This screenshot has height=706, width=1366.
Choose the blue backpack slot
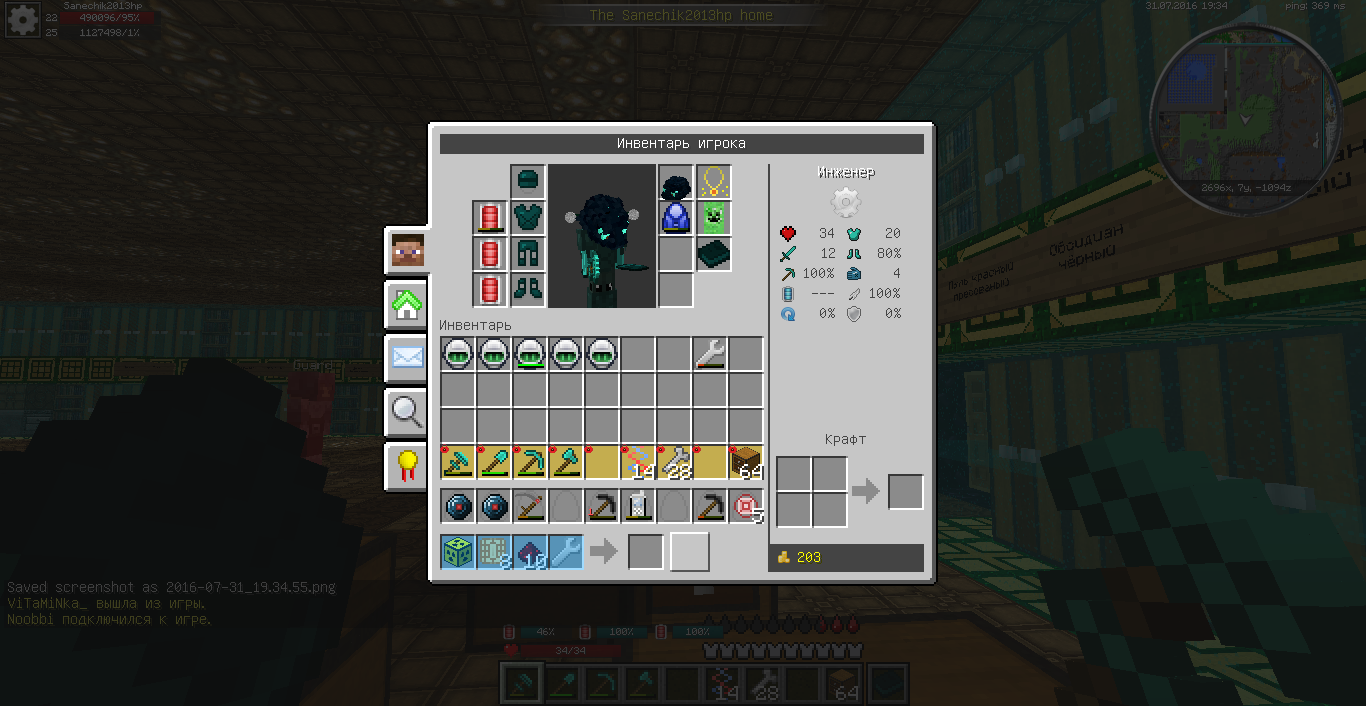coord(676,217)
